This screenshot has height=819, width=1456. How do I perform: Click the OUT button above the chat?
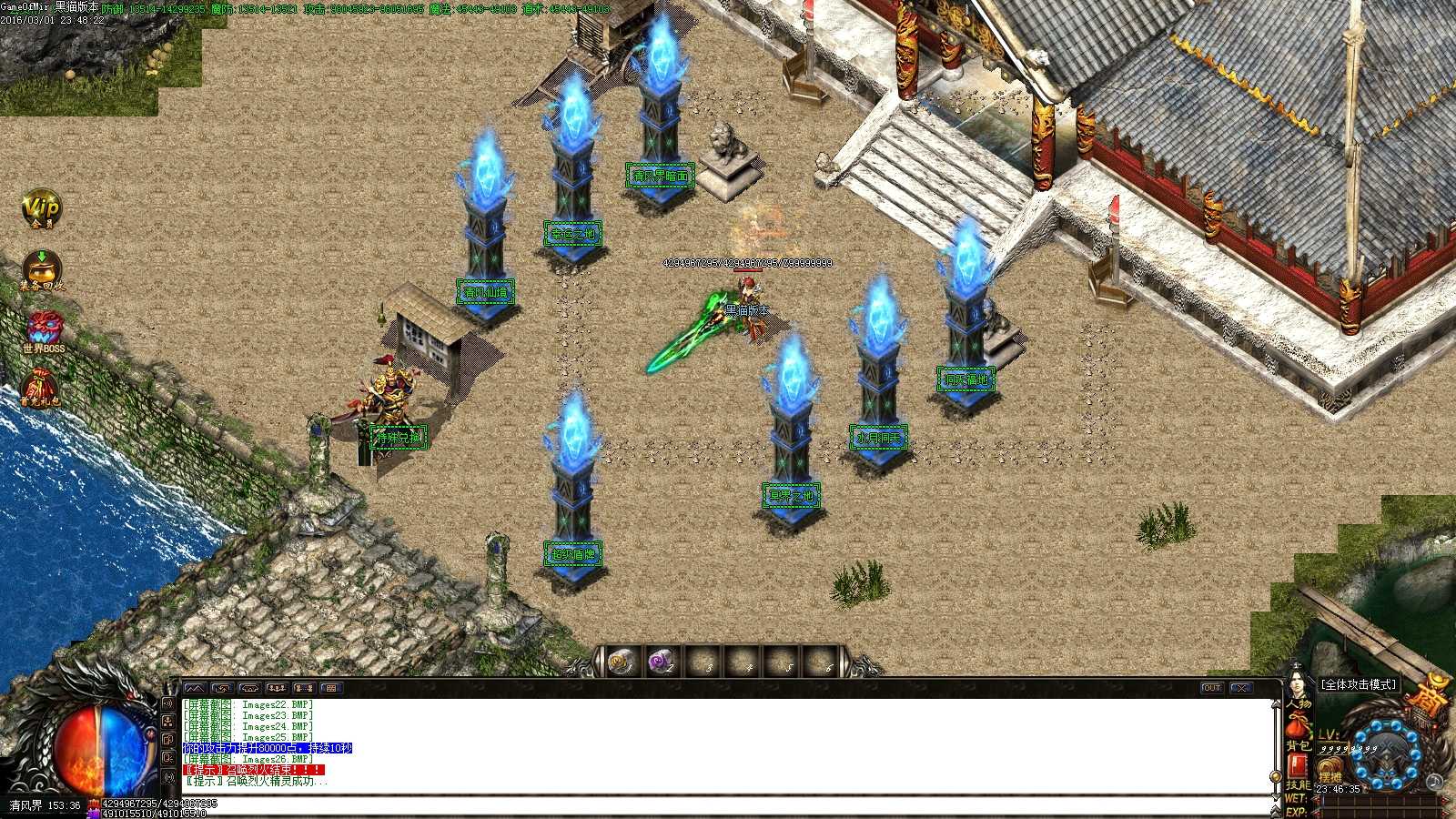point(1213,690)
